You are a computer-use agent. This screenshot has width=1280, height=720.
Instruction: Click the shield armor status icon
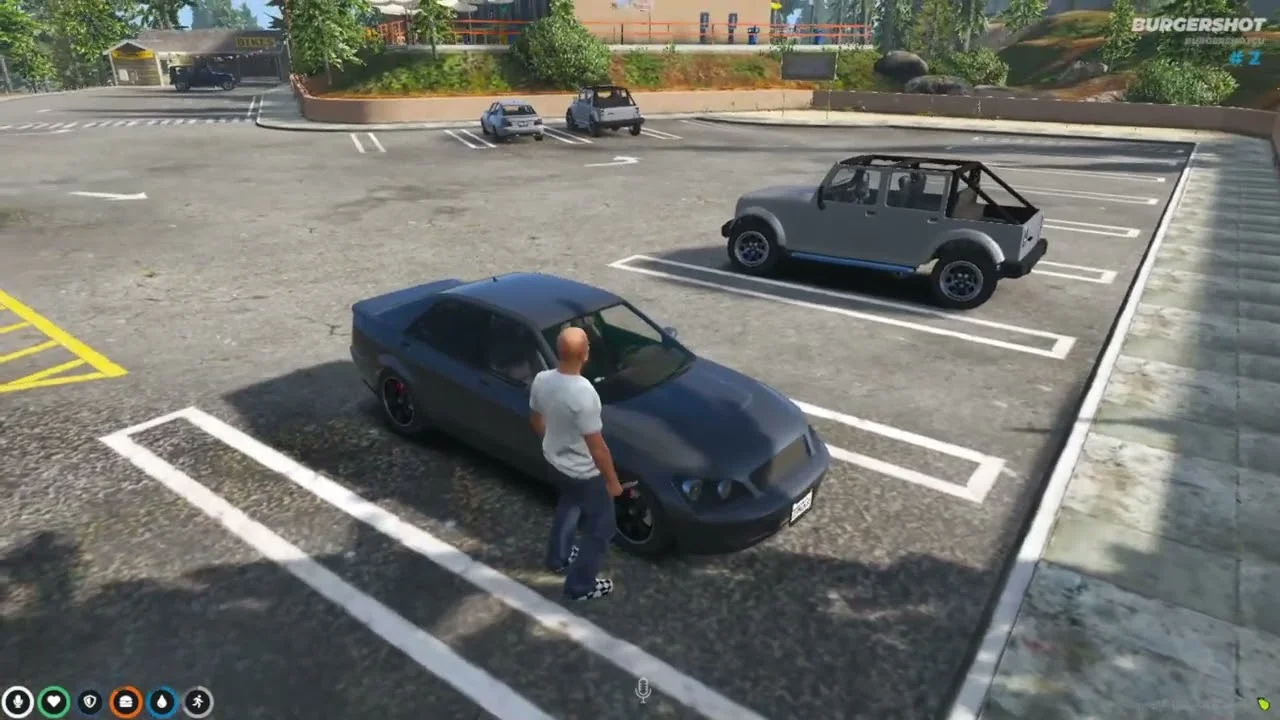pos(90,702)
